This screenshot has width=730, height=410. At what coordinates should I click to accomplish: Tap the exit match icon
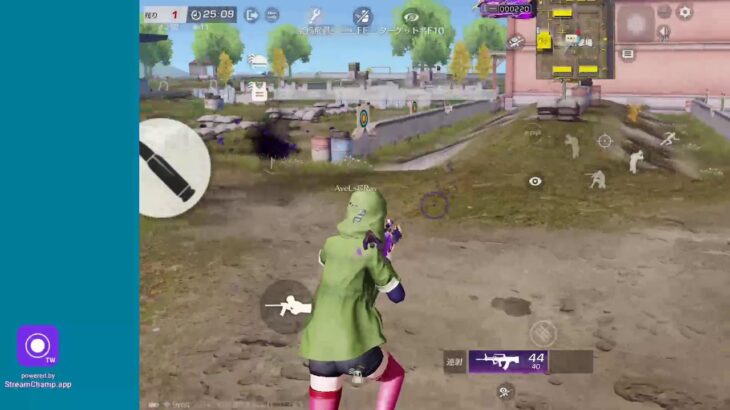pos(251,15)
